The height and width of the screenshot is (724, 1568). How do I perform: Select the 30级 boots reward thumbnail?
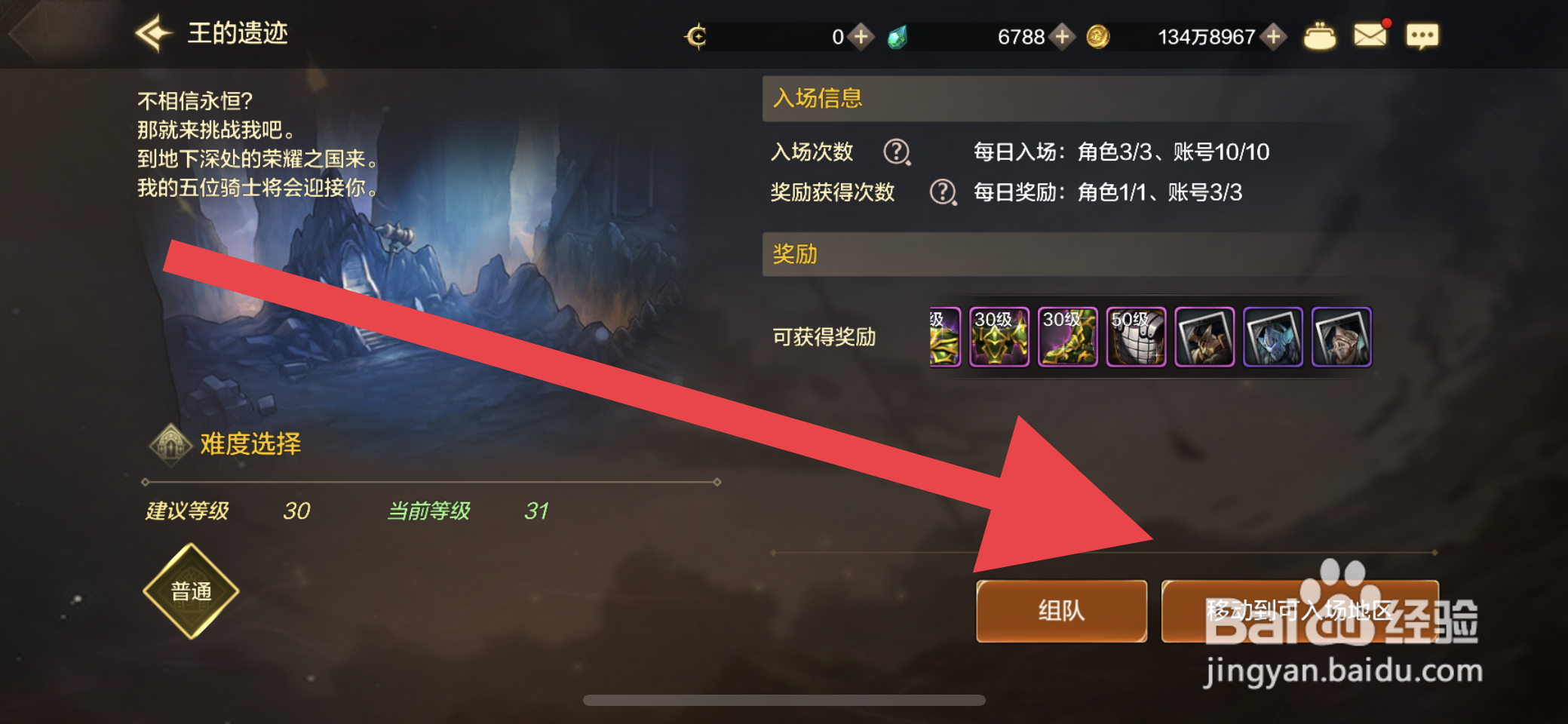point(1069,337)
